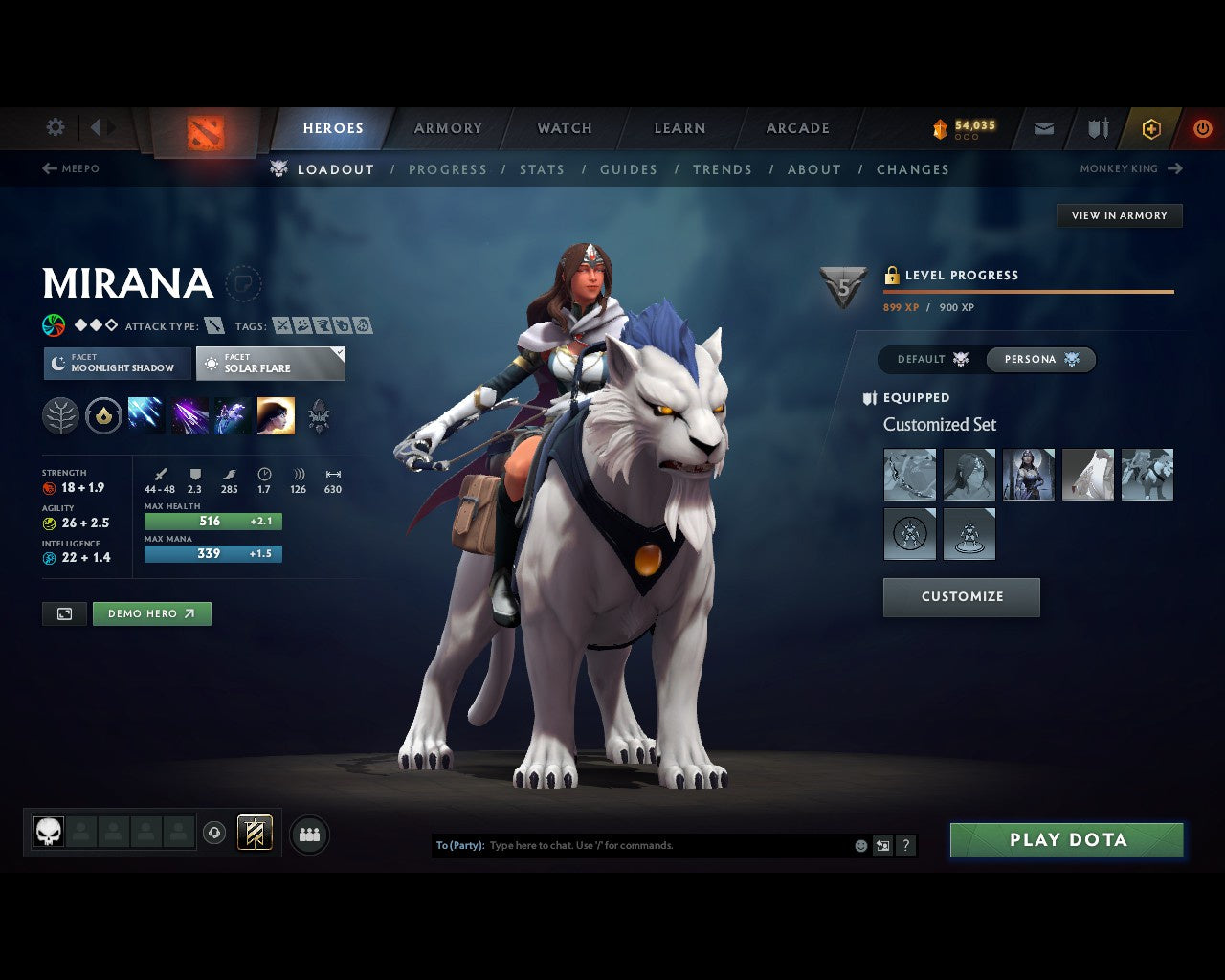Select Mirana's Starstorm ability icon

point(145,414)
